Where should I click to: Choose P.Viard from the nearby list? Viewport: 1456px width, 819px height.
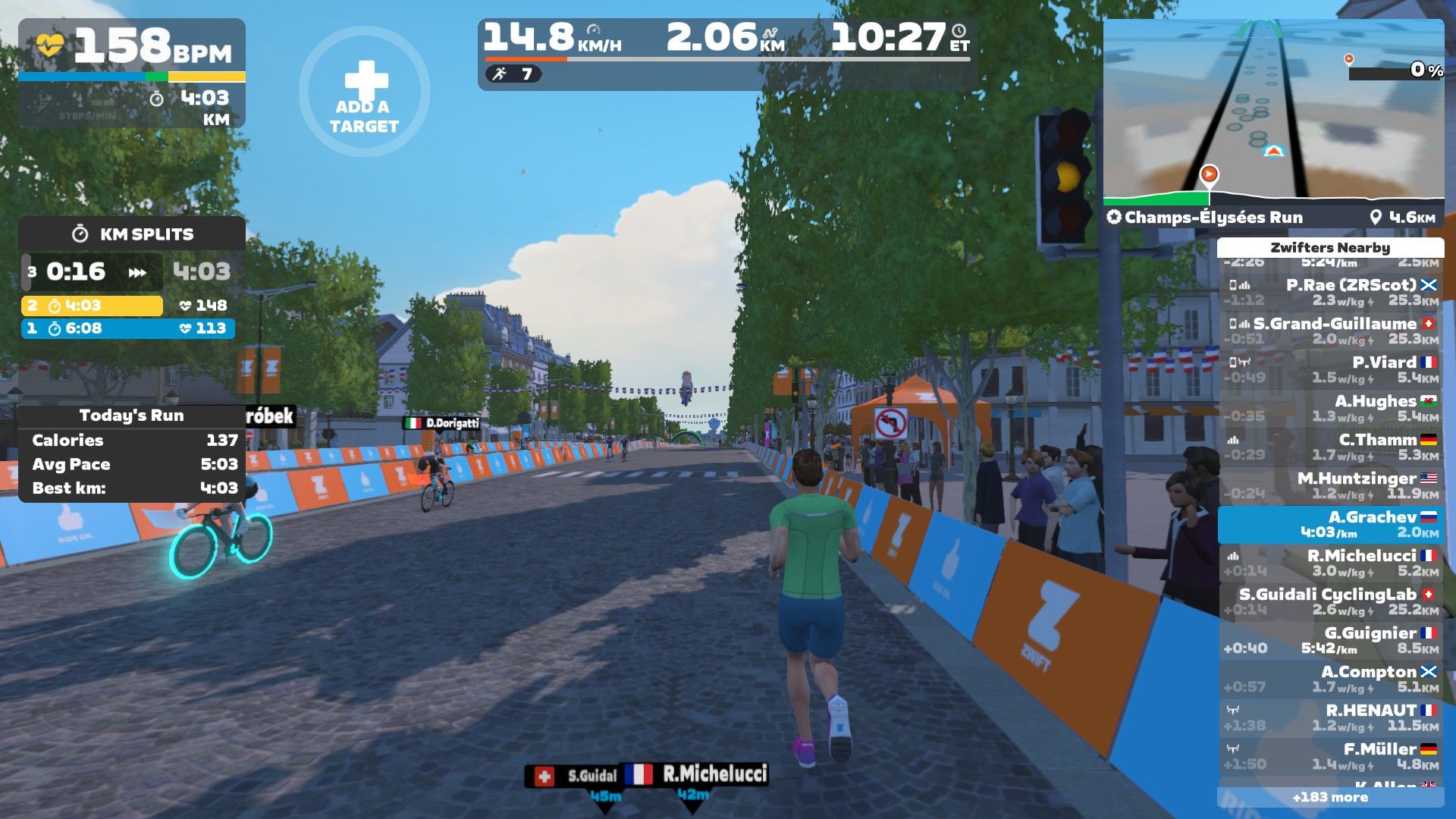1331,370
